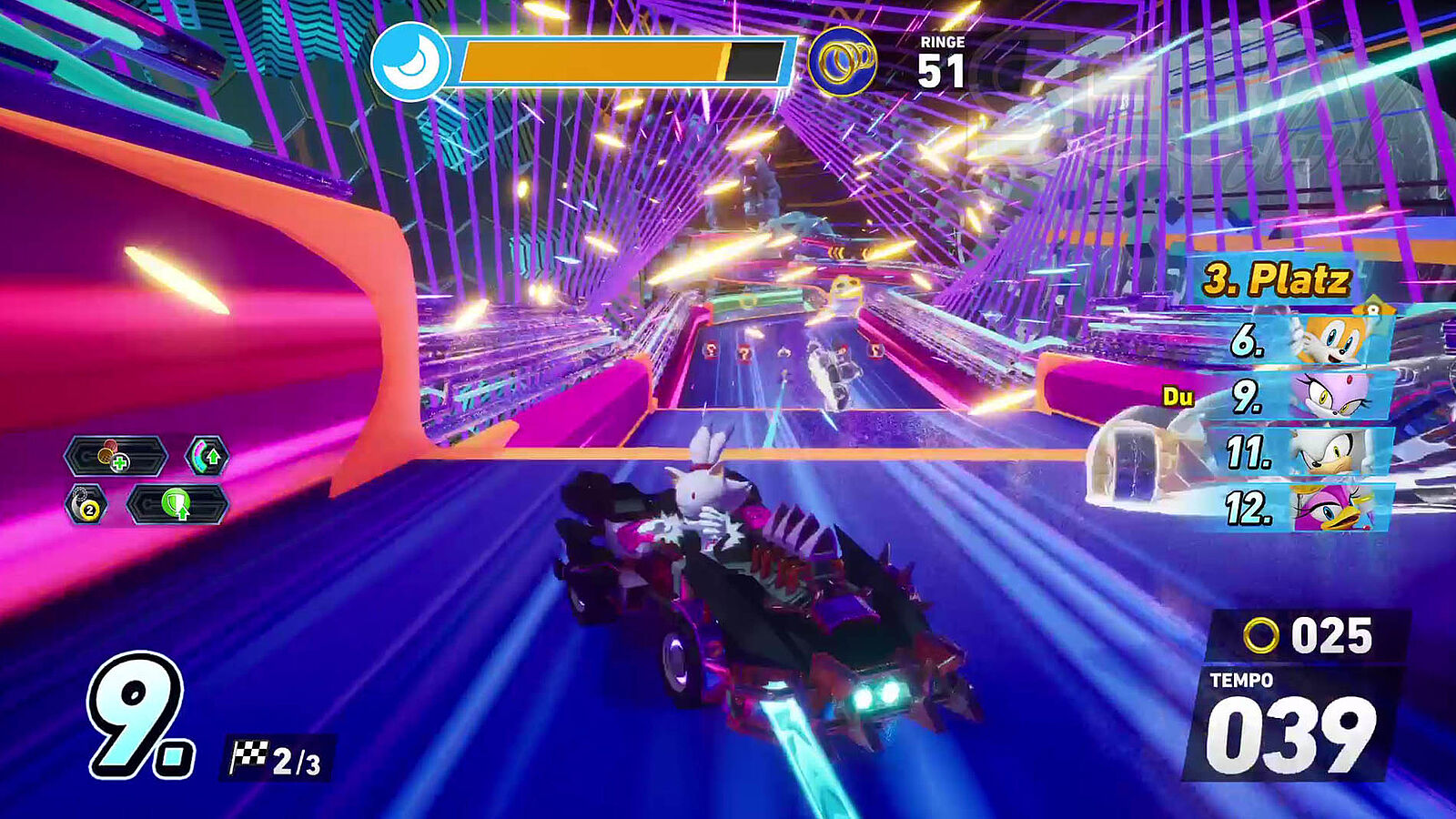Click the blue crescent moon team icon
1456x819 pixels.
click(410, 61)
